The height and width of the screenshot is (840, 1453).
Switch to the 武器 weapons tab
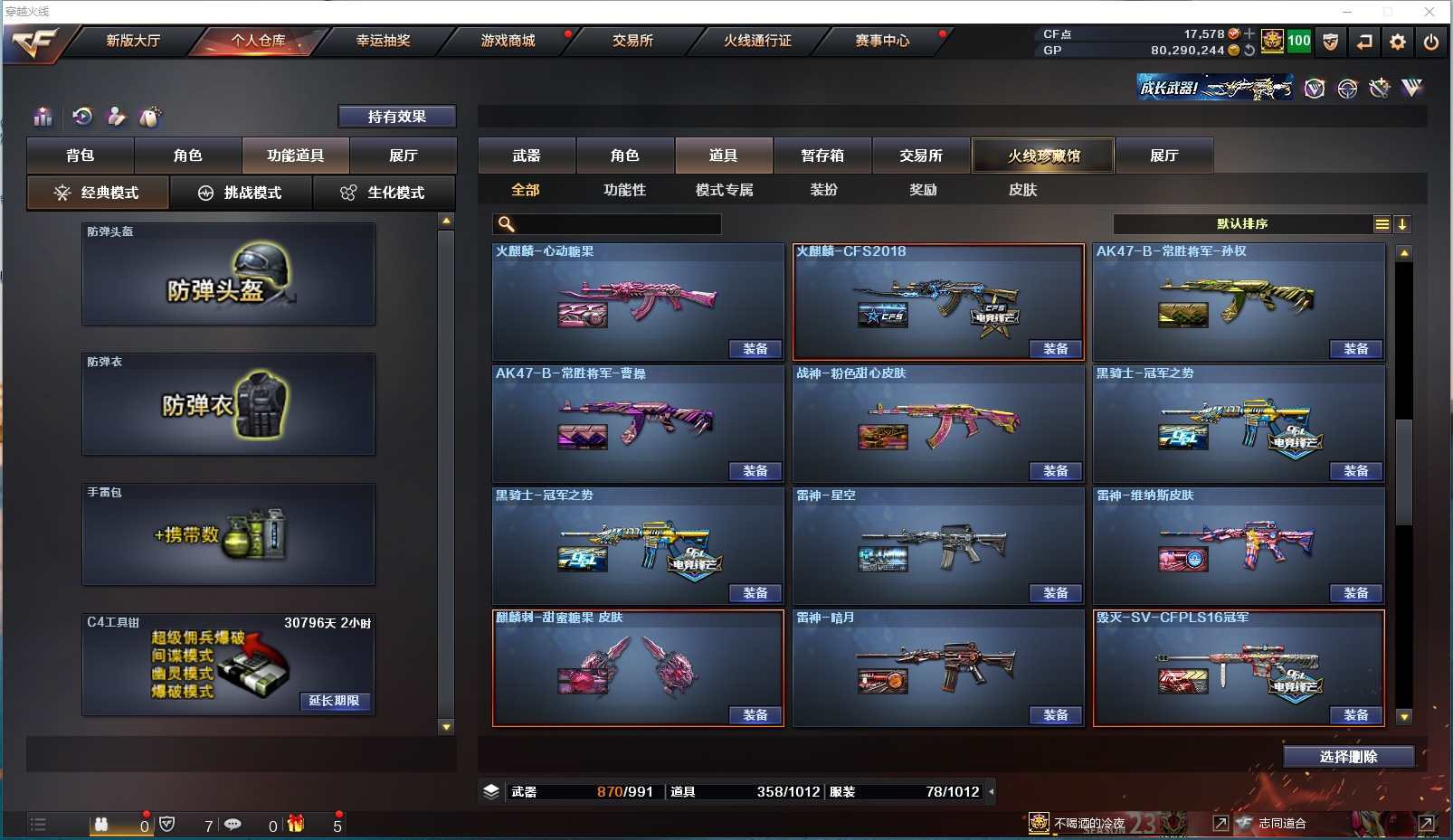[527, 156]
